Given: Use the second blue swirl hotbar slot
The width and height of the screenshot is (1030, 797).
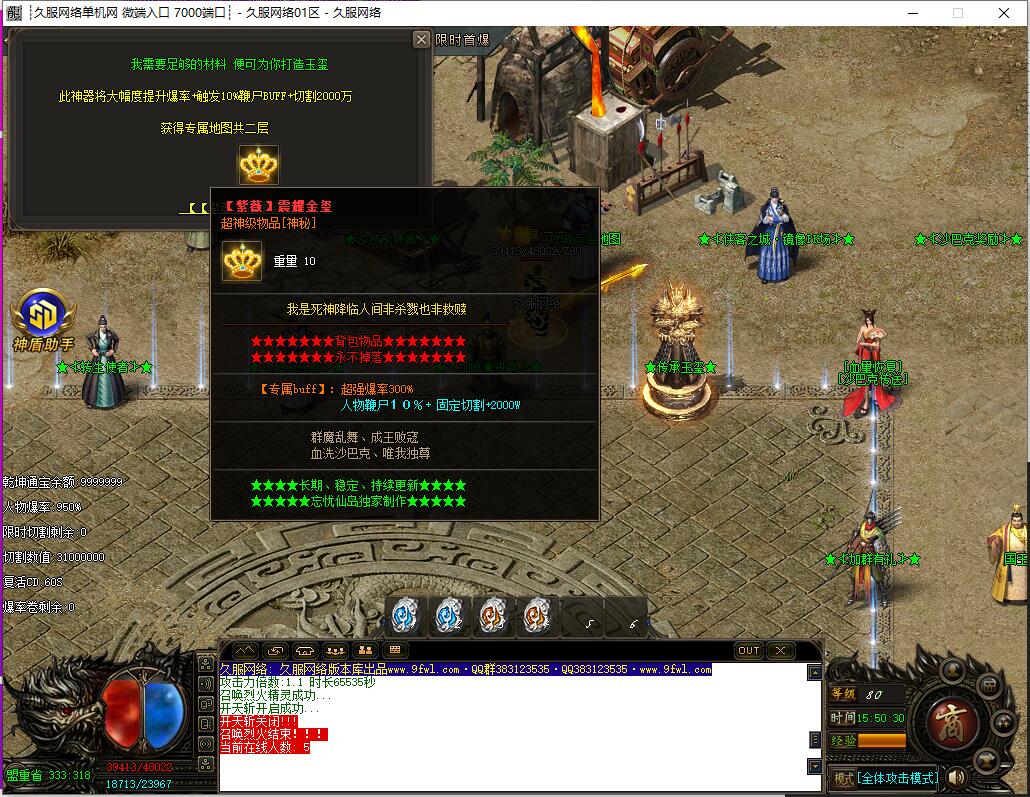Looking at the screenshot, I should click(451, 616).
